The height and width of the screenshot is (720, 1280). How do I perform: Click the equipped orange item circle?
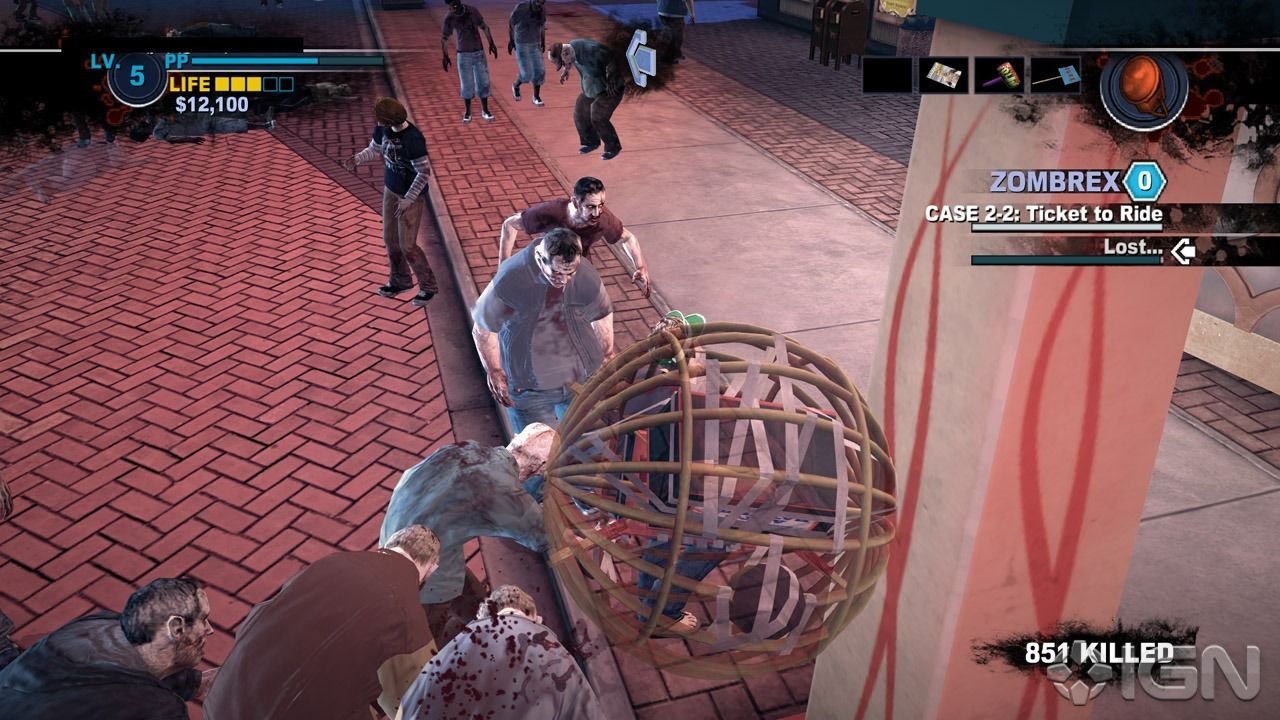[1143, 90]
